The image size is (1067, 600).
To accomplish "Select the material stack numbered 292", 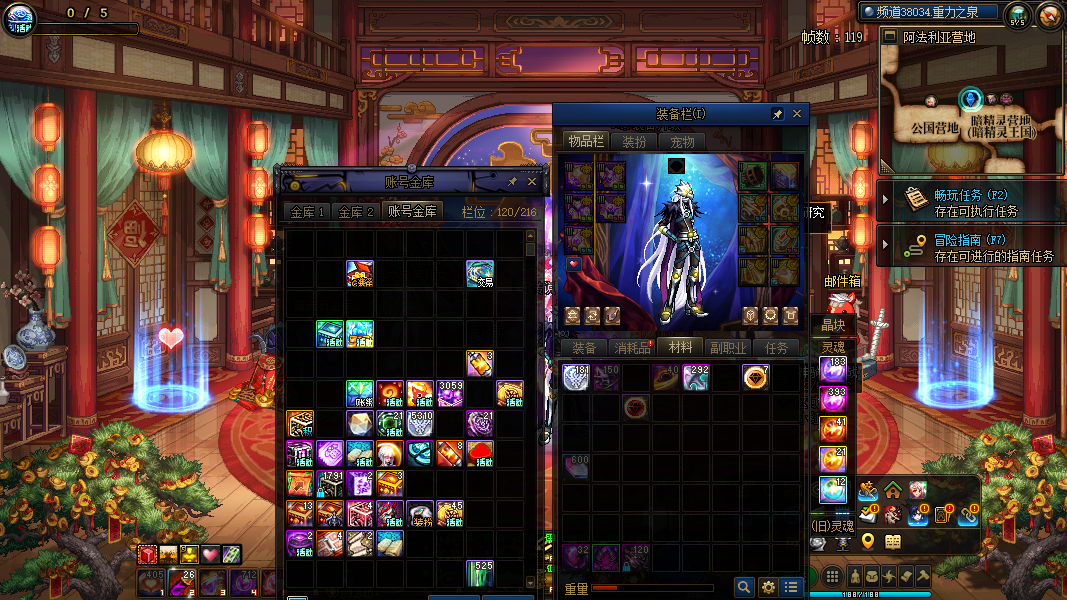I will (696, 377).
